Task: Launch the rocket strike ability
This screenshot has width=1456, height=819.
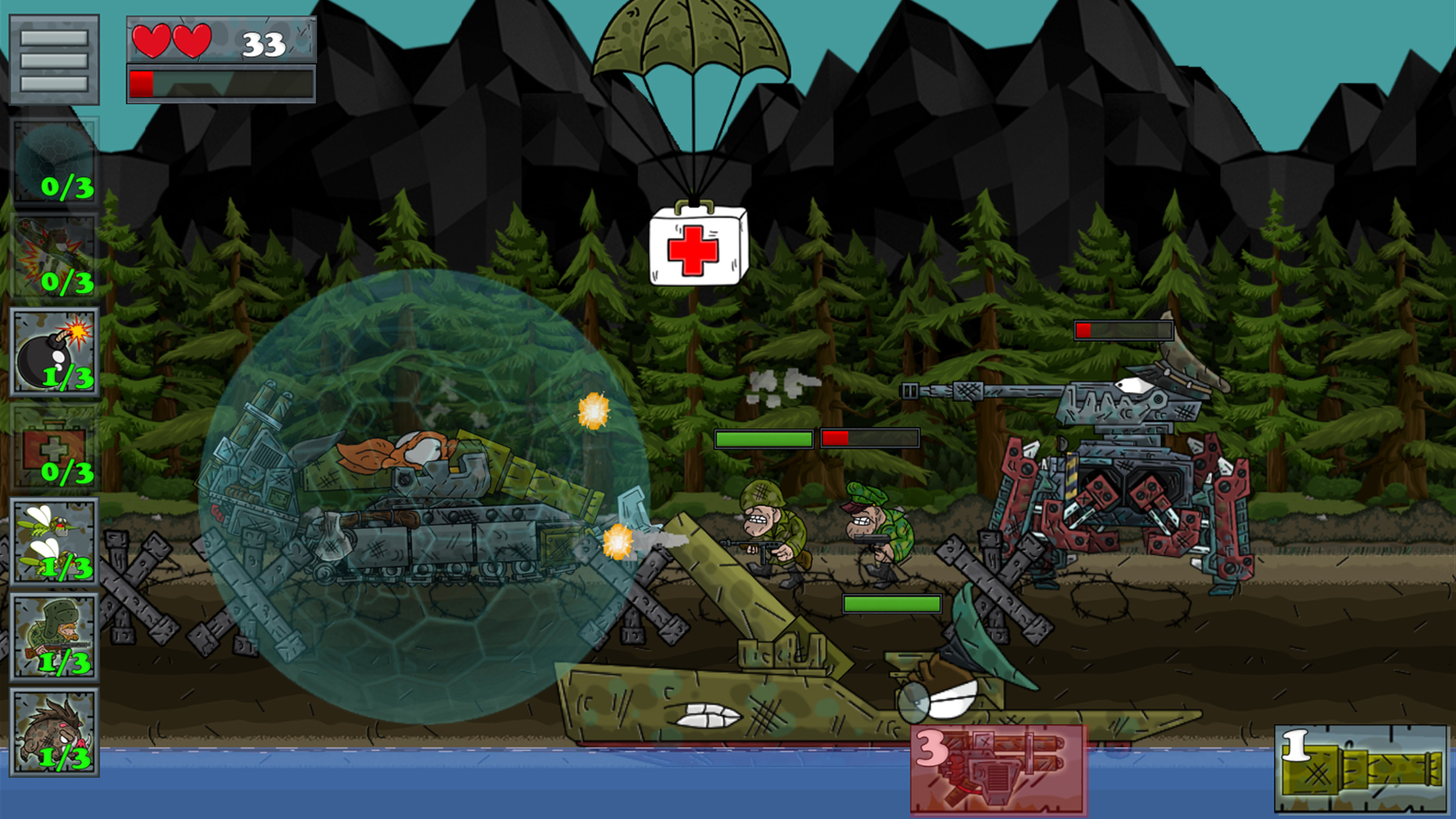Action: click(54, 256)
